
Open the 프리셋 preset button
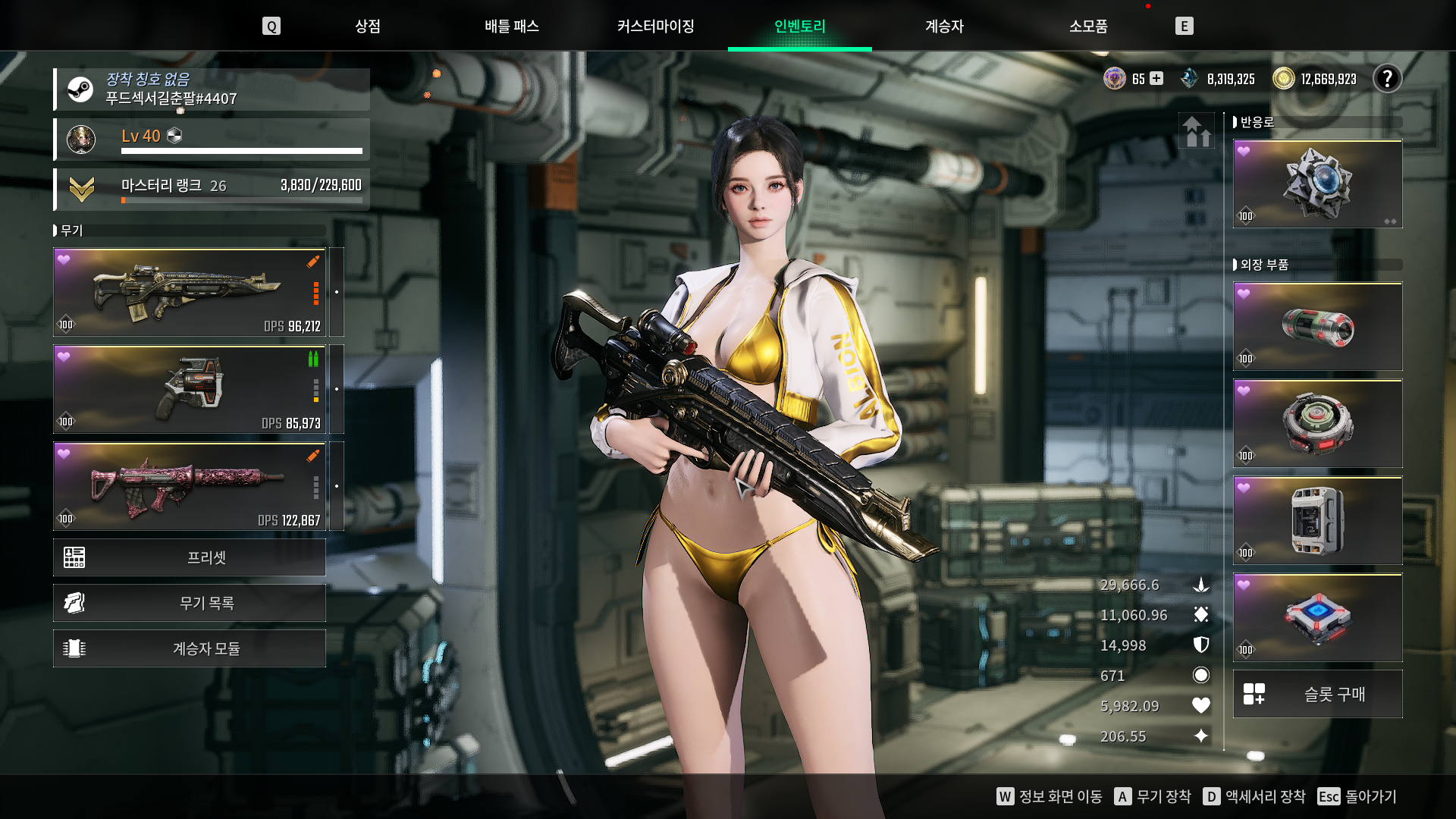pyautogui.click(x=190, y=557)
